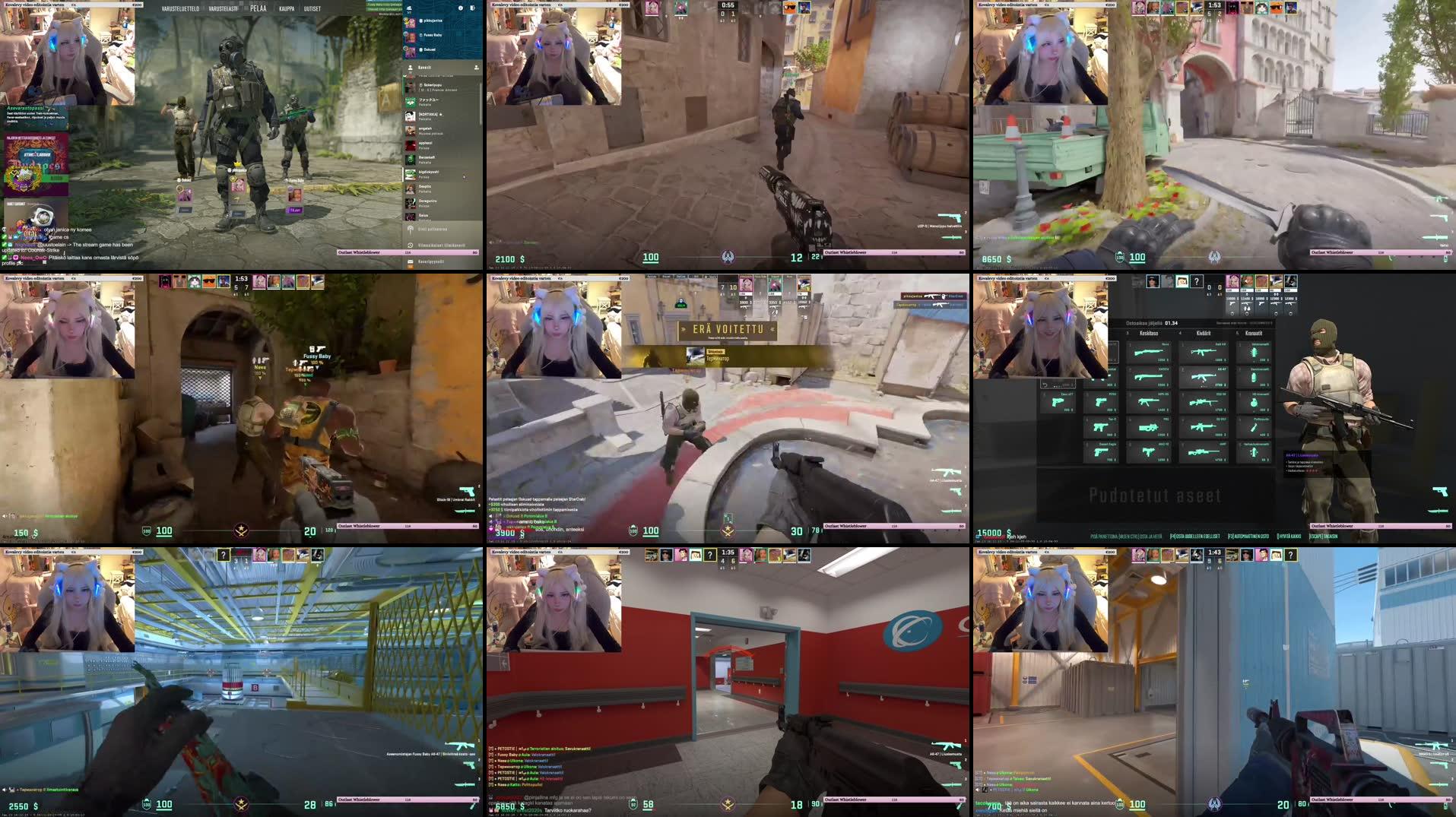Select the HE-kranaatti grenade icon
1456x817 pixels.
pos(1254,402)
